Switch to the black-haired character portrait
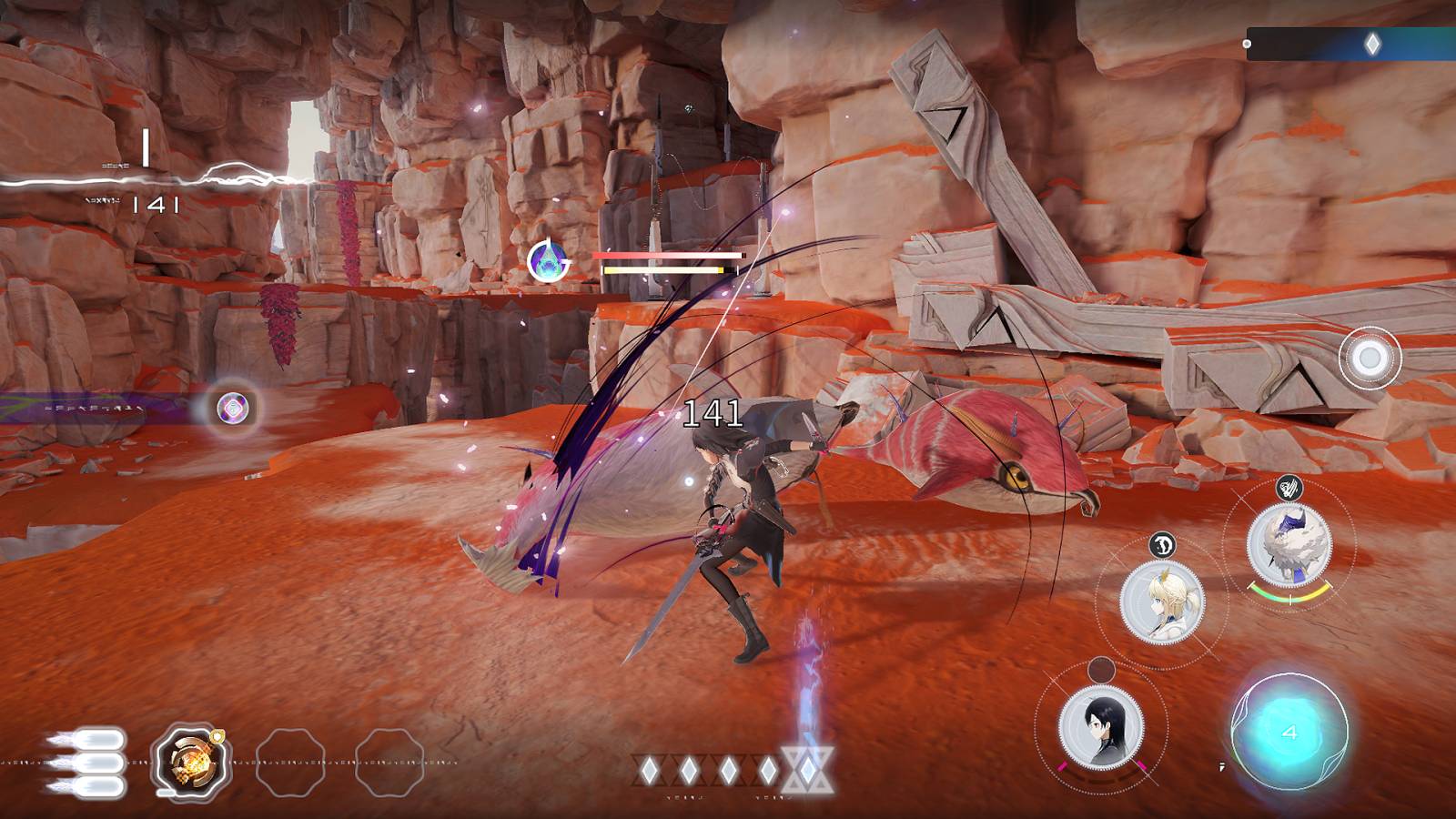1456x819 pixels. pos(1101,725)
